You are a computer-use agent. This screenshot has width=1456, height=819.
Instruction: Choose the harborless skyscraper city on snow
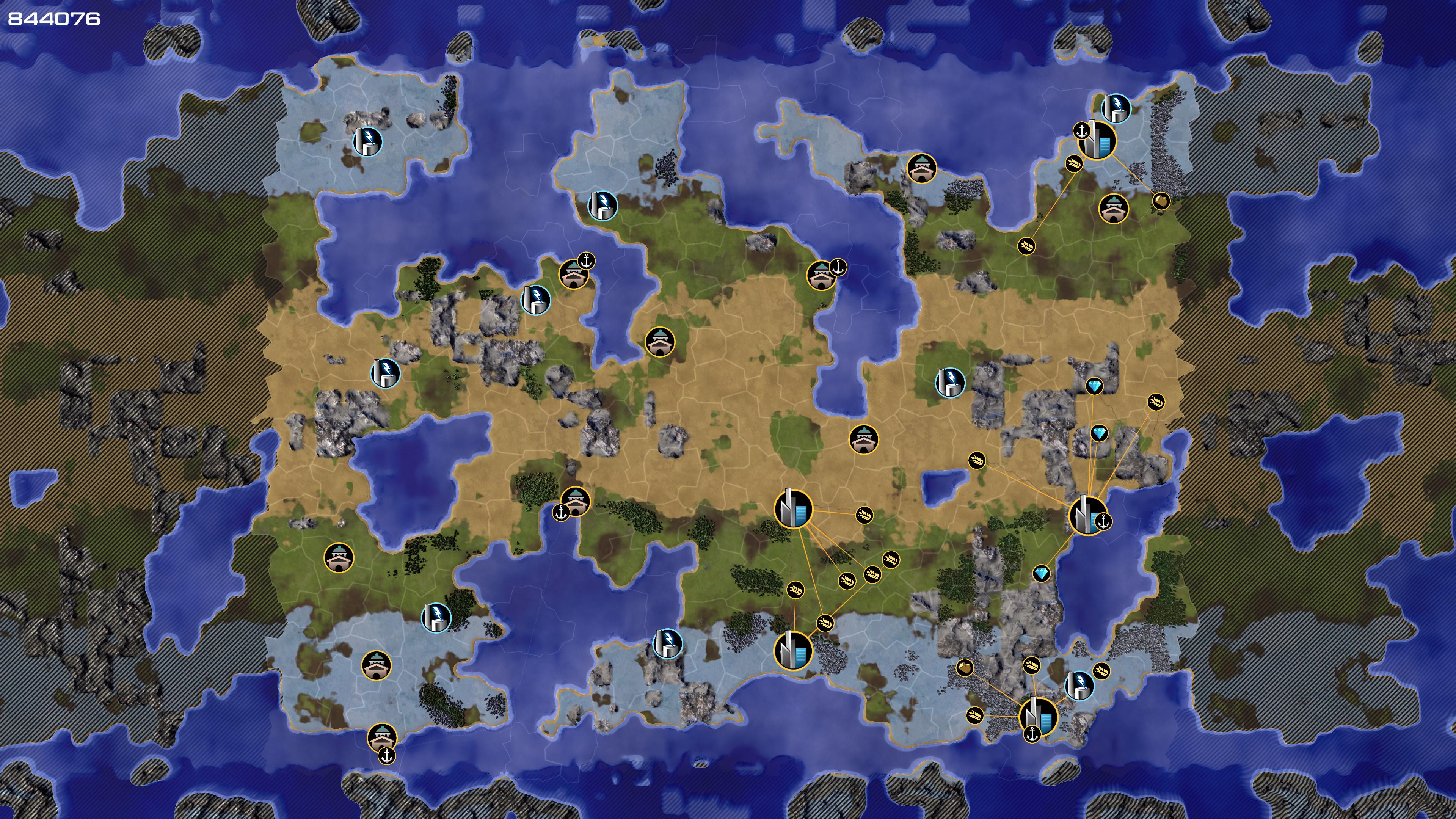tap(792, 650)
